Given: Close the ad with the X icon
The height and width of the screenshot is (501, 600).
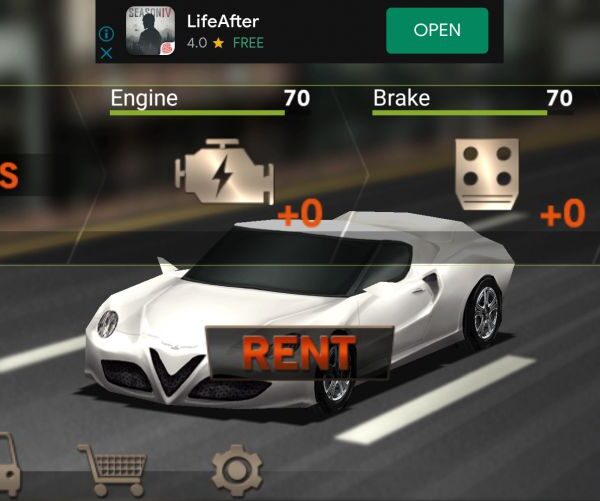Looking at the screenshot, I should 107,53.
